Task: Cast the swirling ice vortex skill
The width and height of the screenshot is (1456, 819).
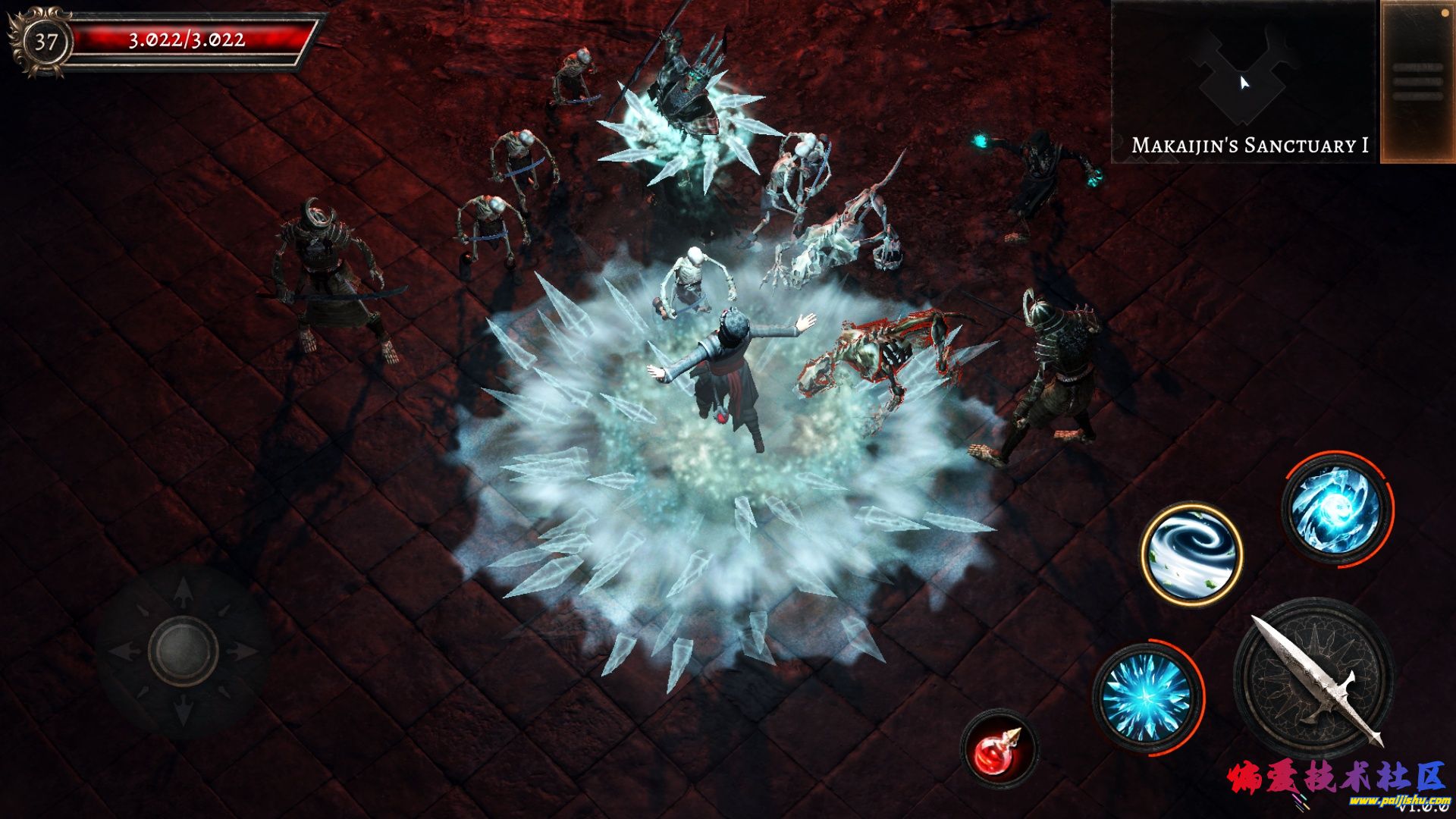Action: [x=1336, y=508]
